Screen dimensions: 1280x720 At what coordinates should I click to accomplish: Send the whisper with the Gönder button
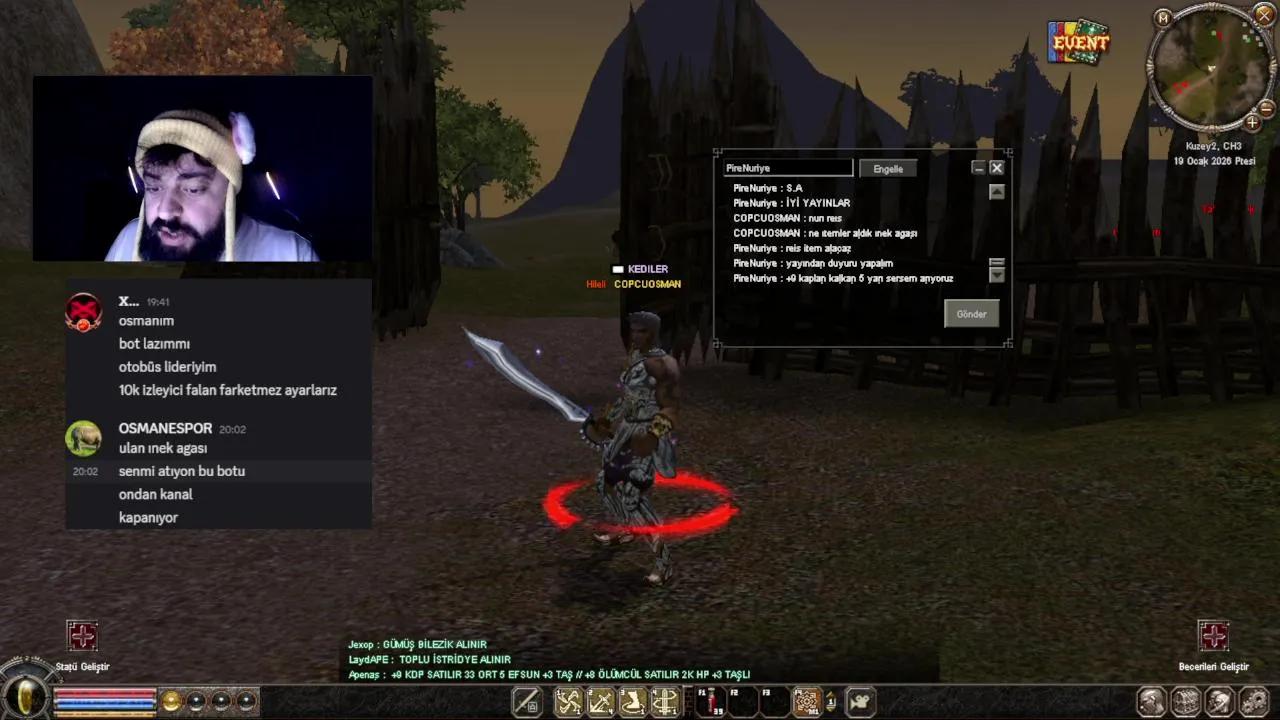(971, 314)
